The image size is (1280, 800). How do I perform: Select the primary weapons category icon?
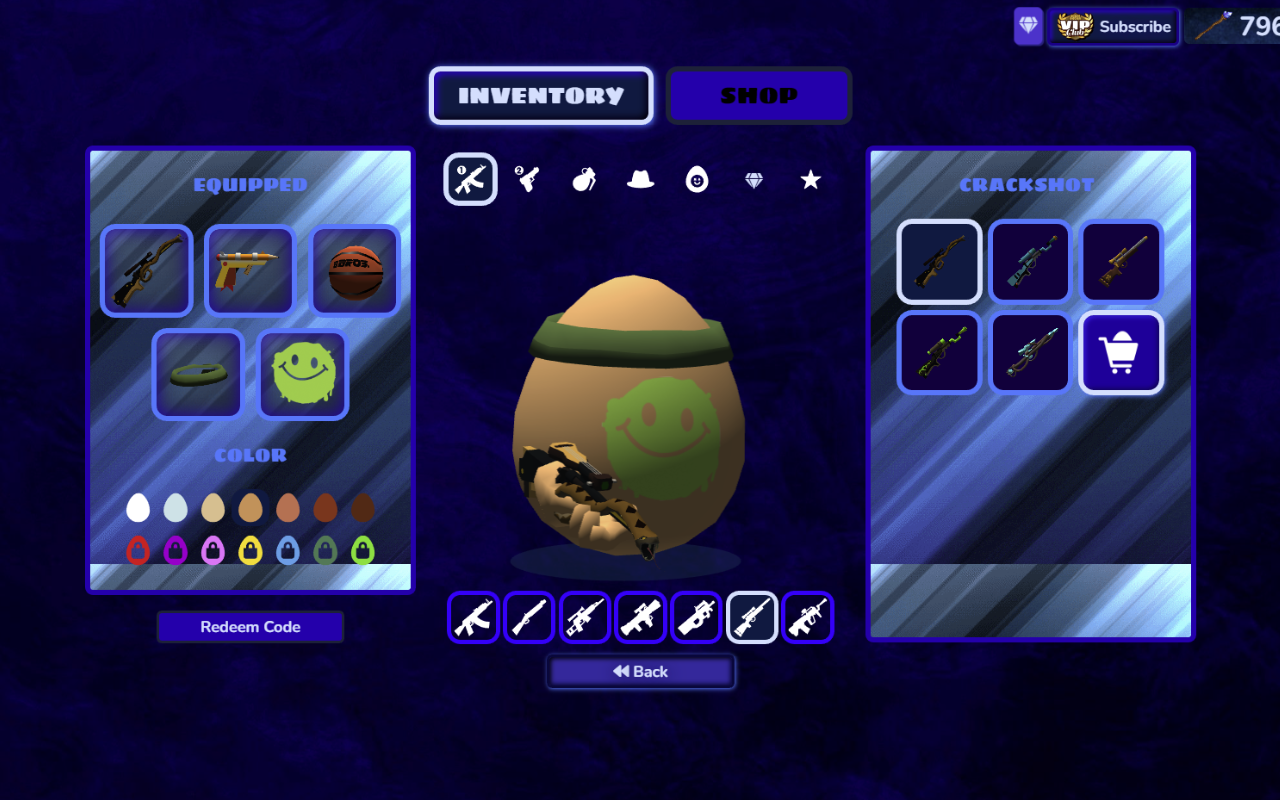[x=470, y=179]
